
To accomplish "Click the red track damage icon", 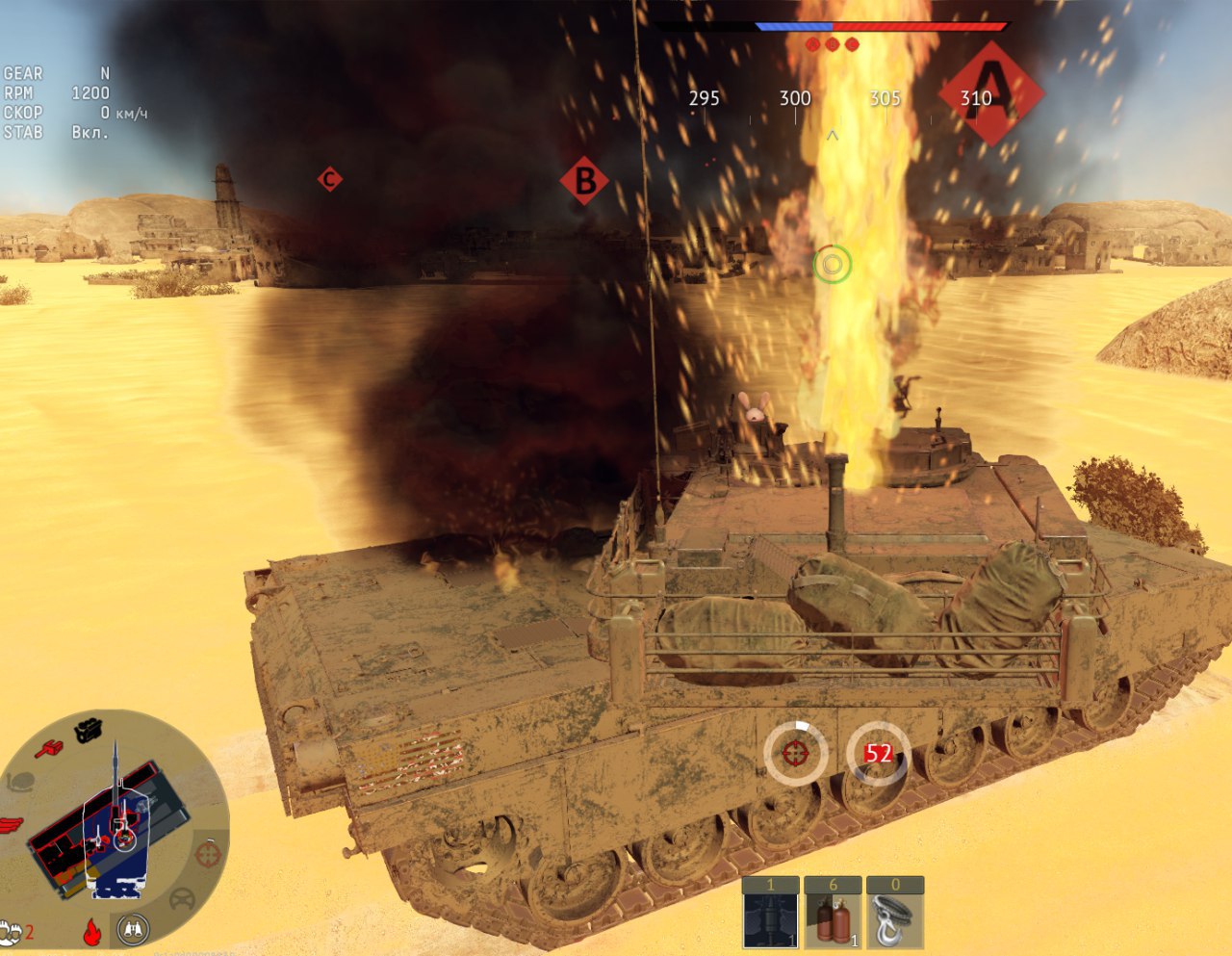I will pyautogui.click(x=10, y=825).
